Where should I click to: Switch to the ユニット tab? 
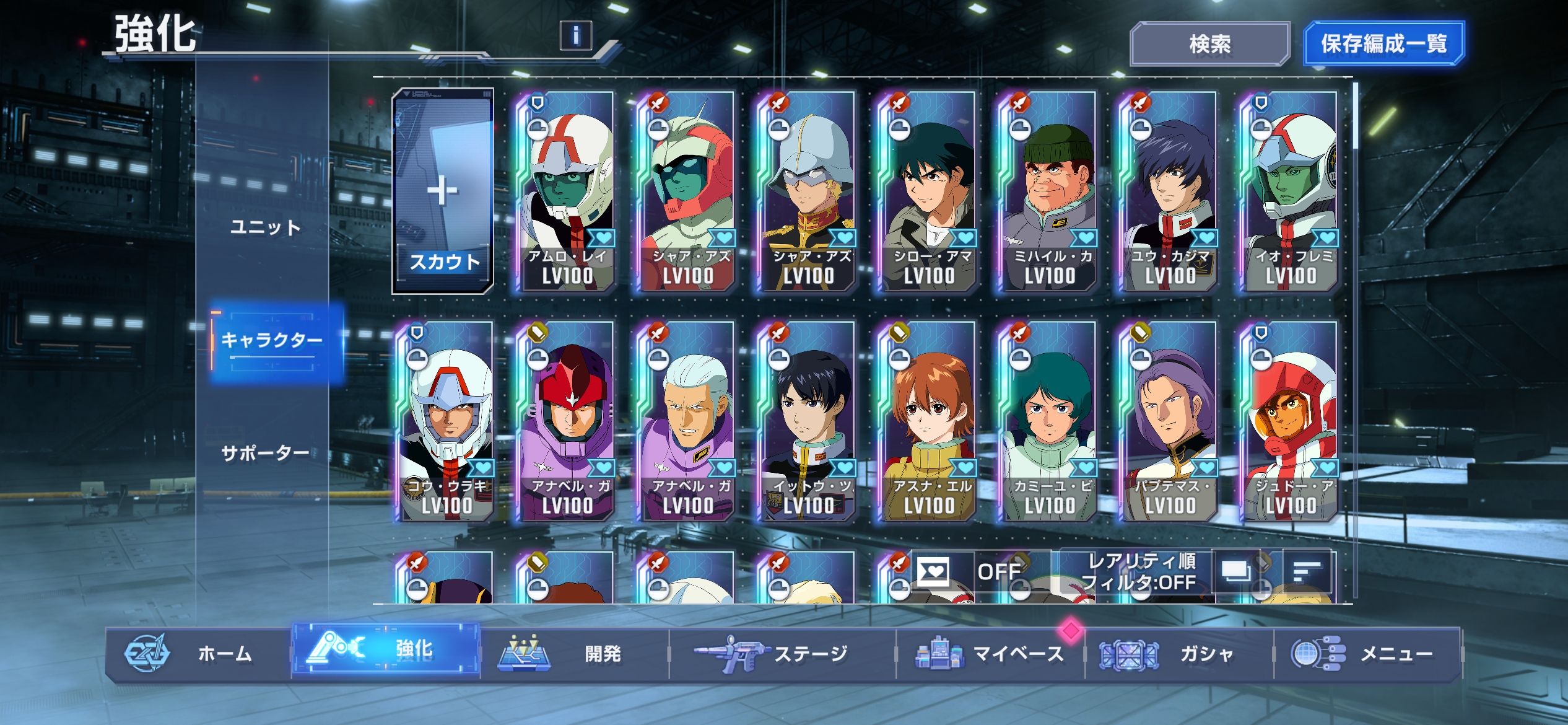click(265, 227)
